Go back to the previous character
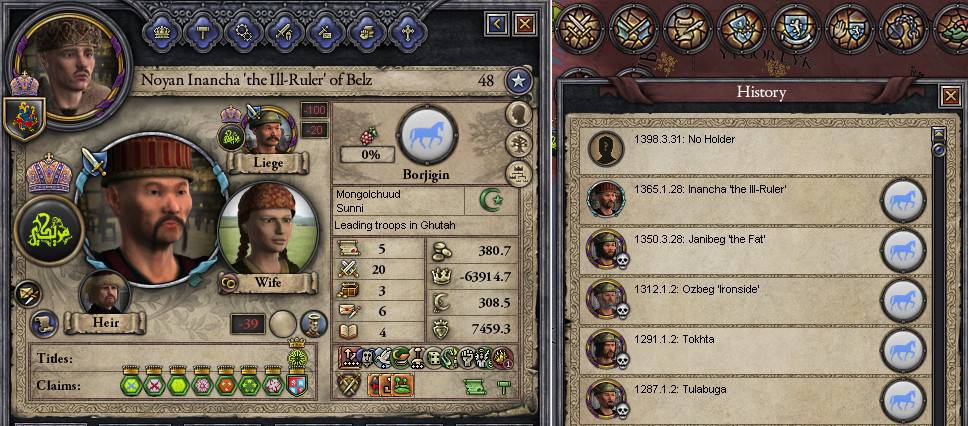968x426 pixels. coord(497,22)
